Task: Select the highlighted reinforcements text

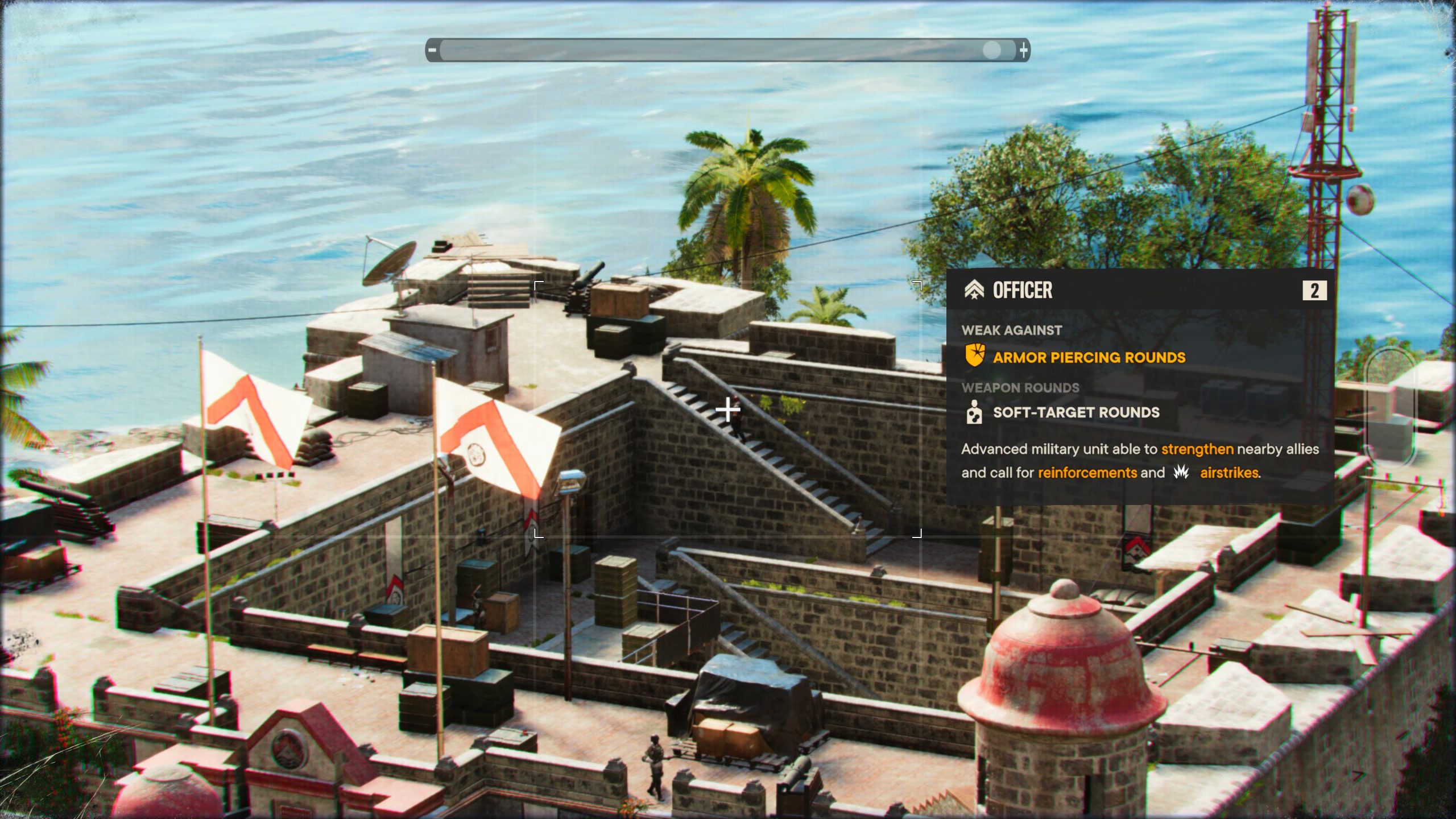Action: point(1085,472)
